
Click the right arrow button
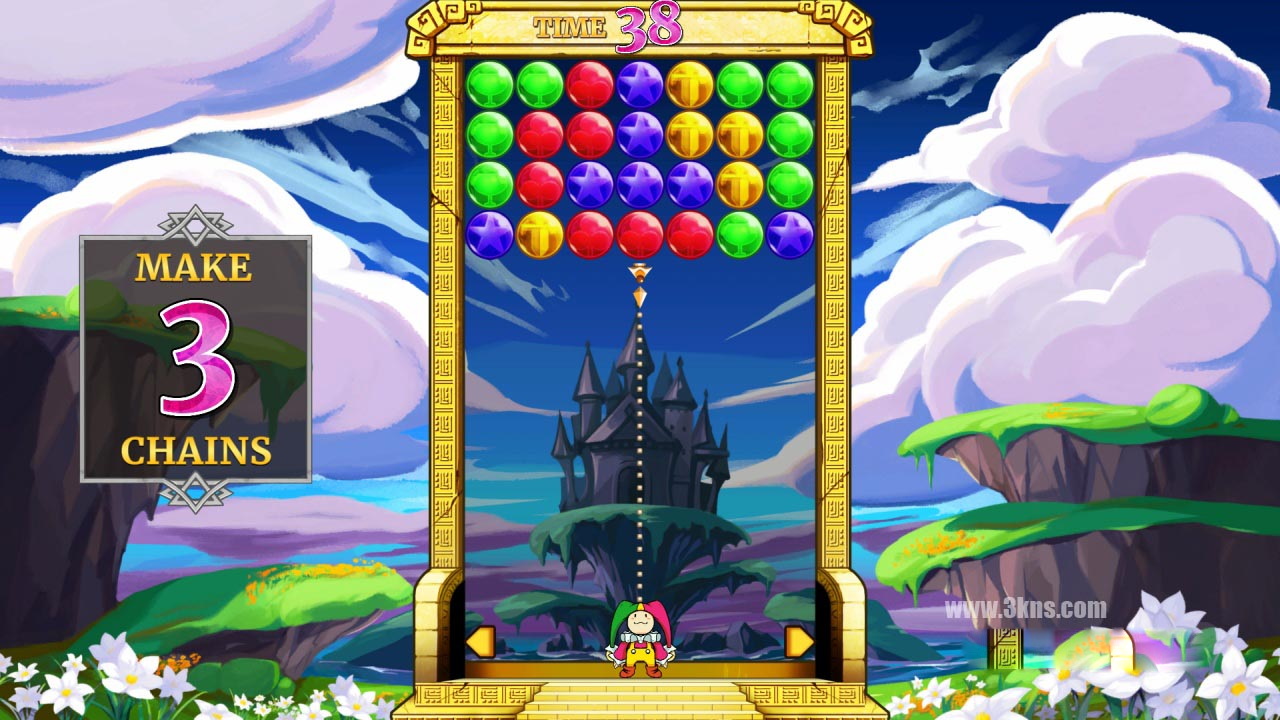(798, 642)
